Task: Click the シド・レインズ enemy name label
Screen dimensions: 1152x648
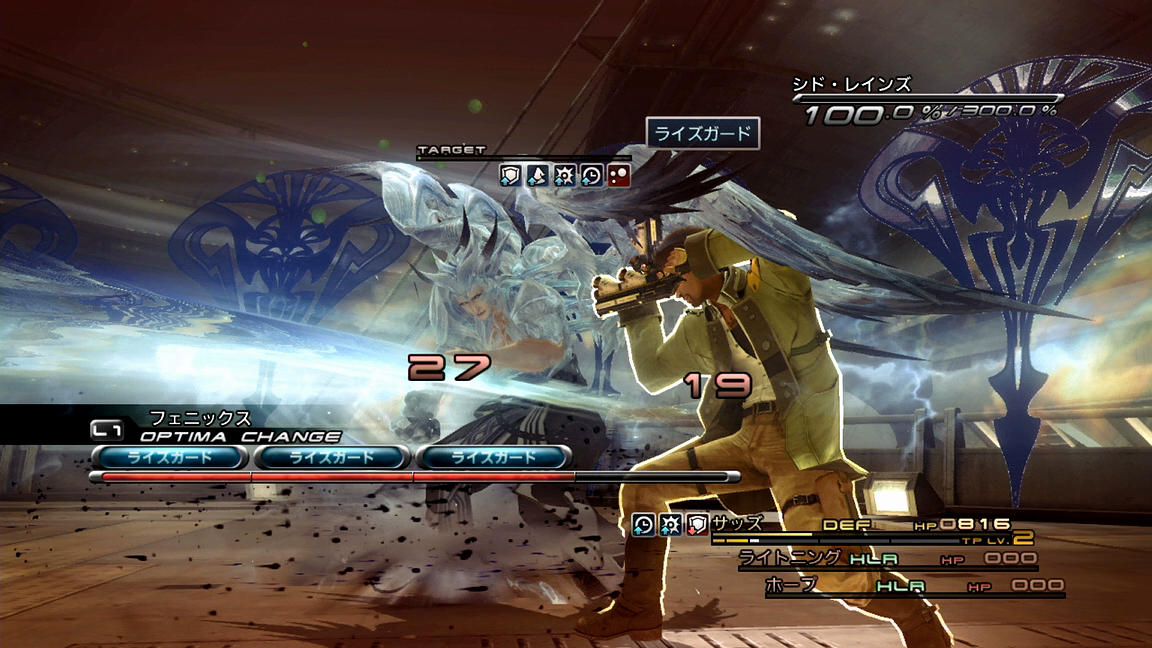Action: (x=851, y=85)
